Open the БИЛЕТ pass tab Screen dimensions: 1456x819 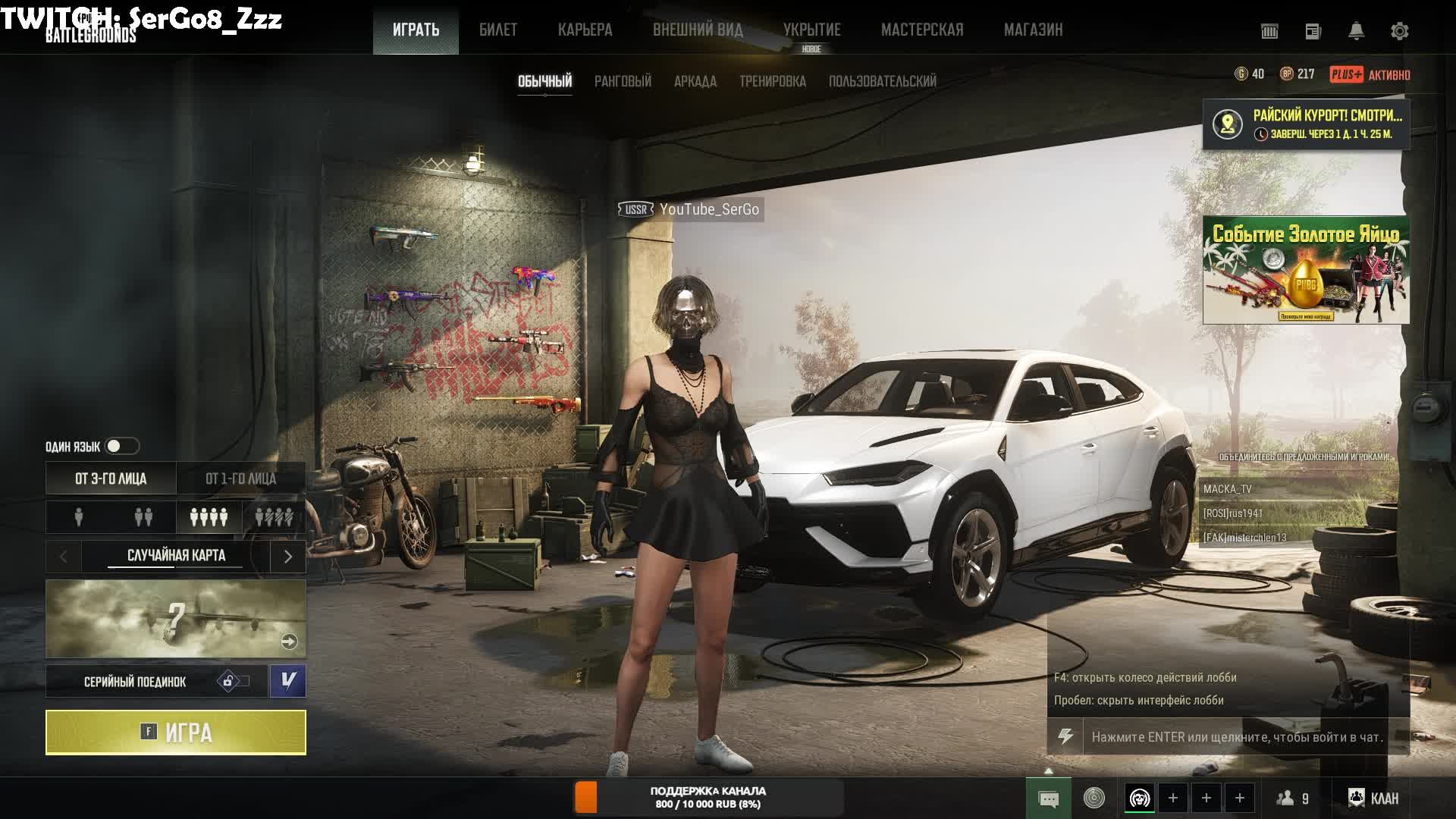[497, 30]
